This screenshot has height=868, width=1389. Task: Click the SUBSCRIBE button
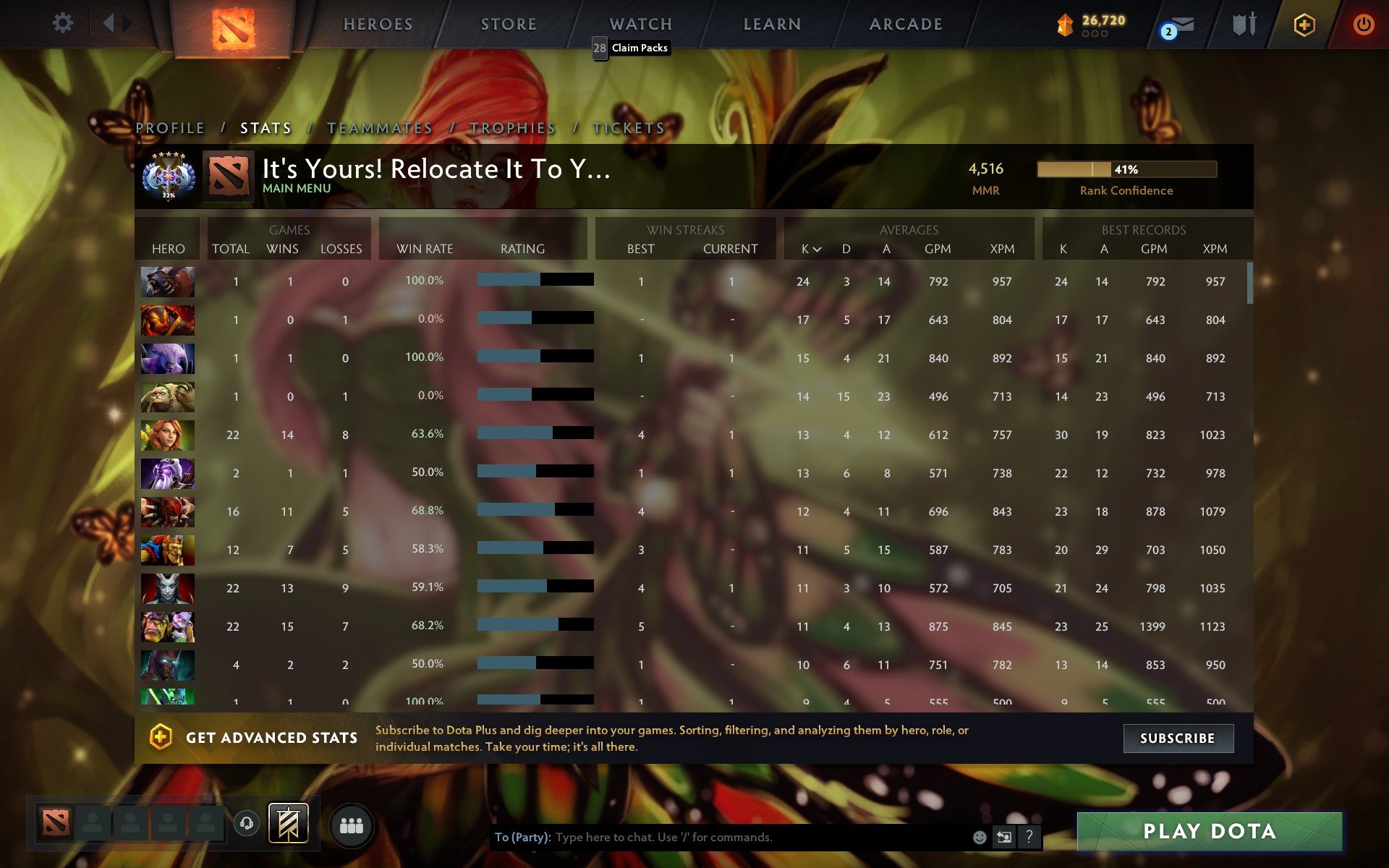1178,739
